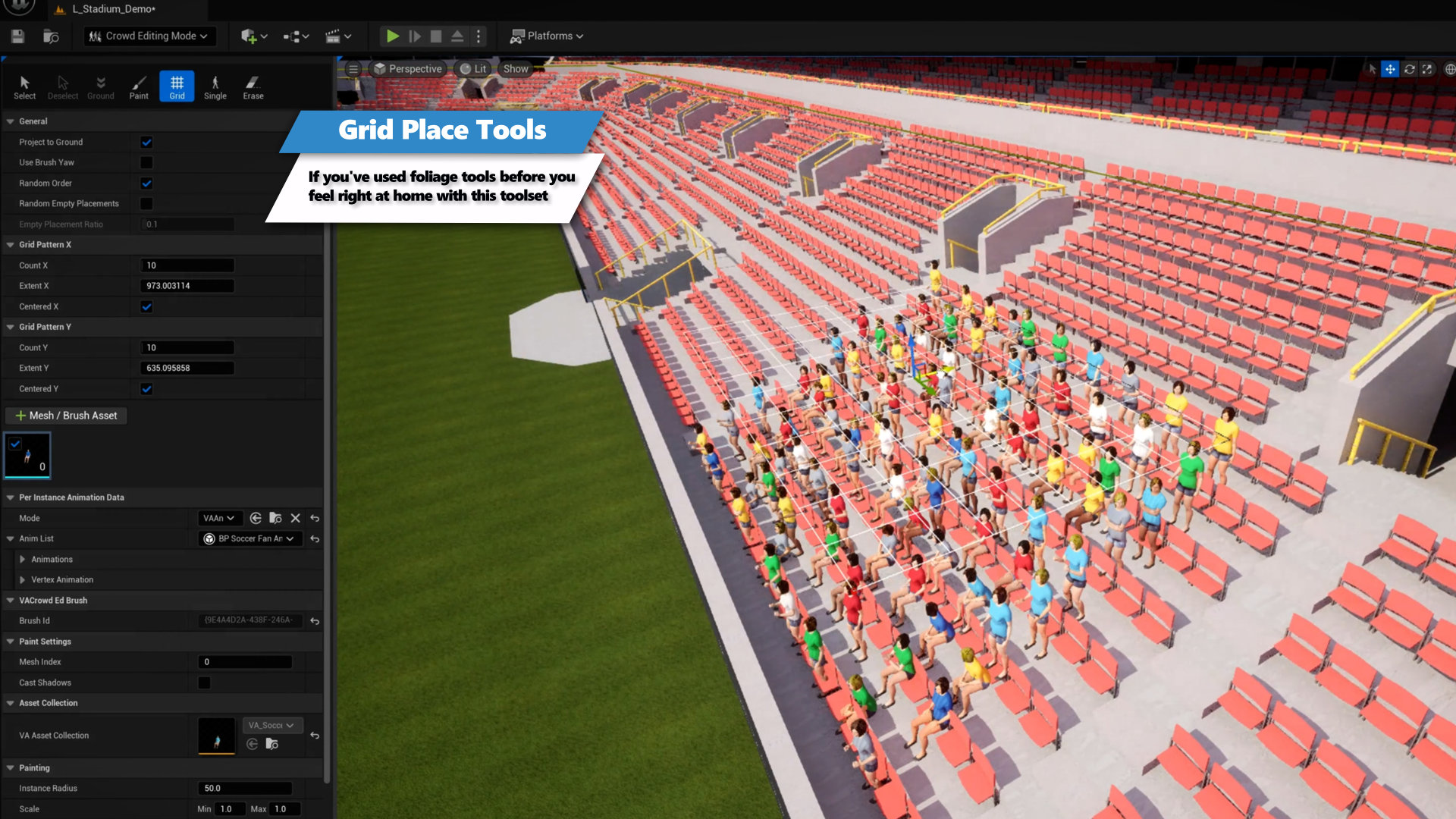This screenshot has height=819, width=1456.
Task: Enable Random Empty Placements
Action: (x=146, y=203)
